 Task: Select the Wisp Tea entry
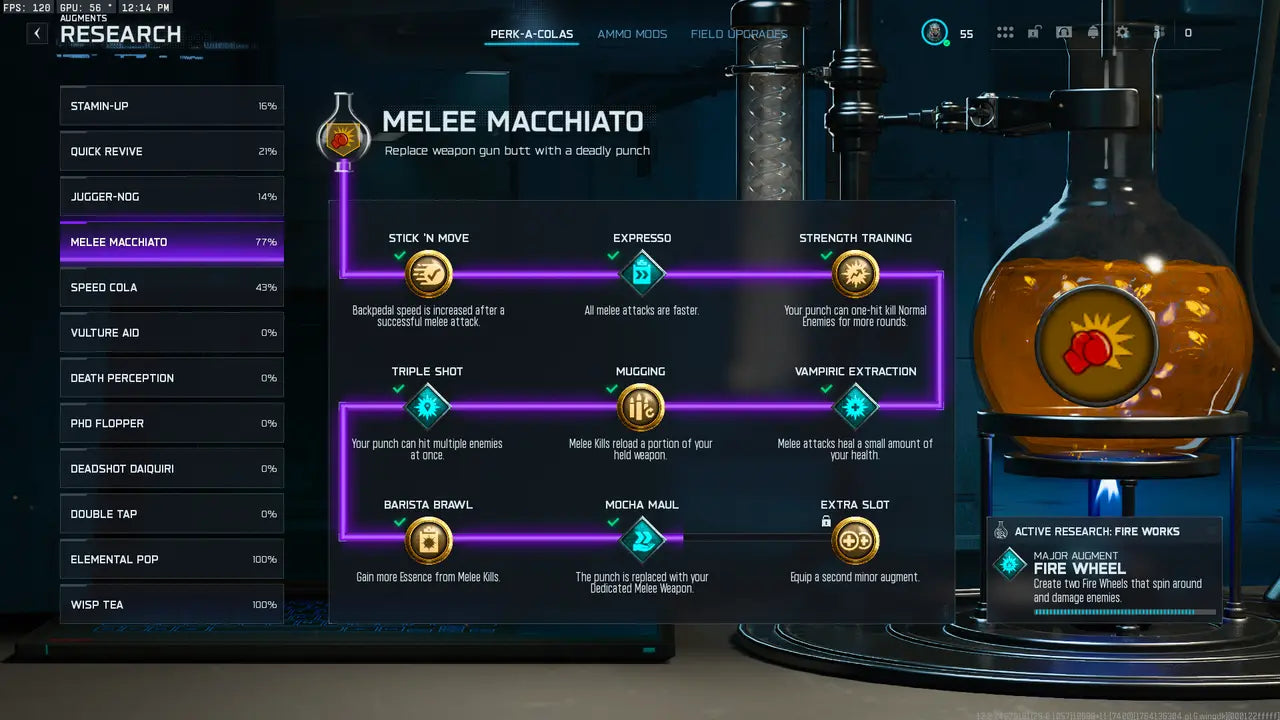coord(172,604)
